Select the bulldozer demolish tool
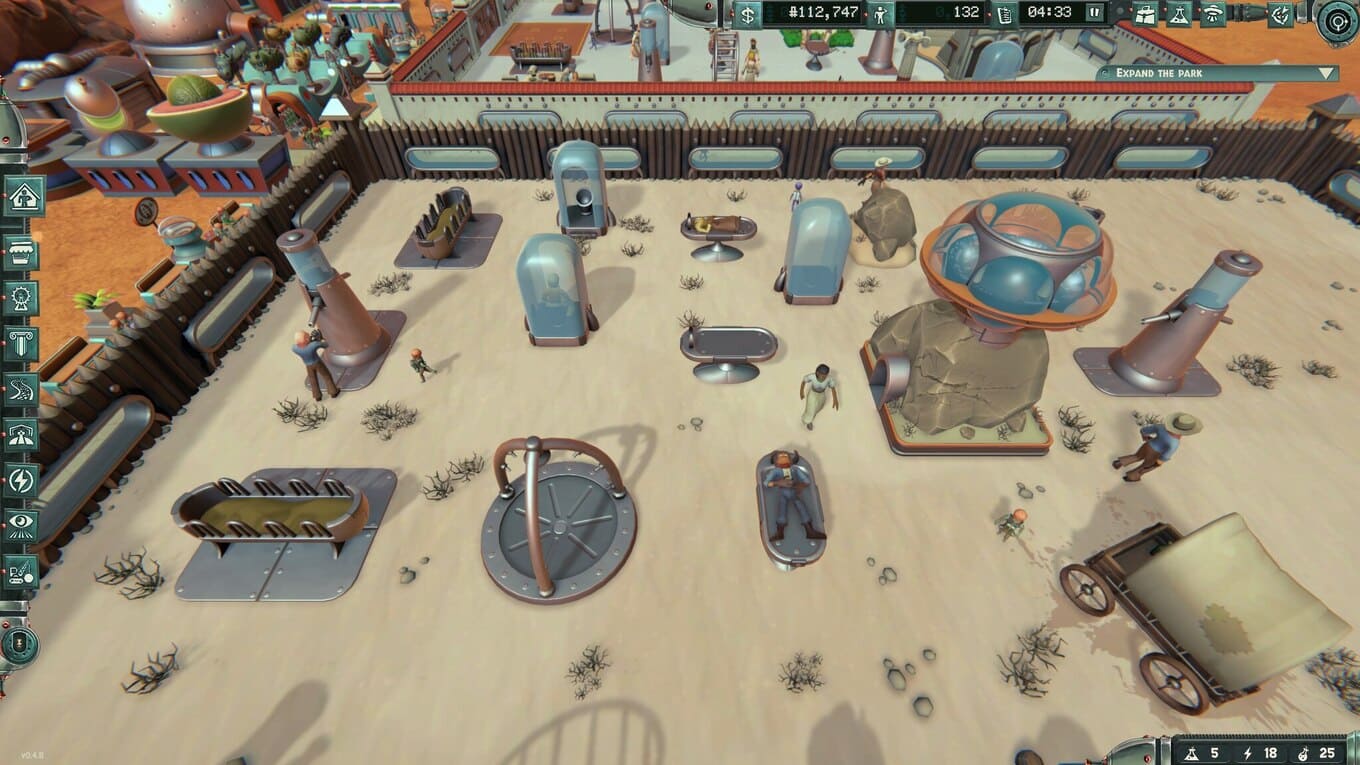This screenshot has height=765, width=1360. click(20, 572)
